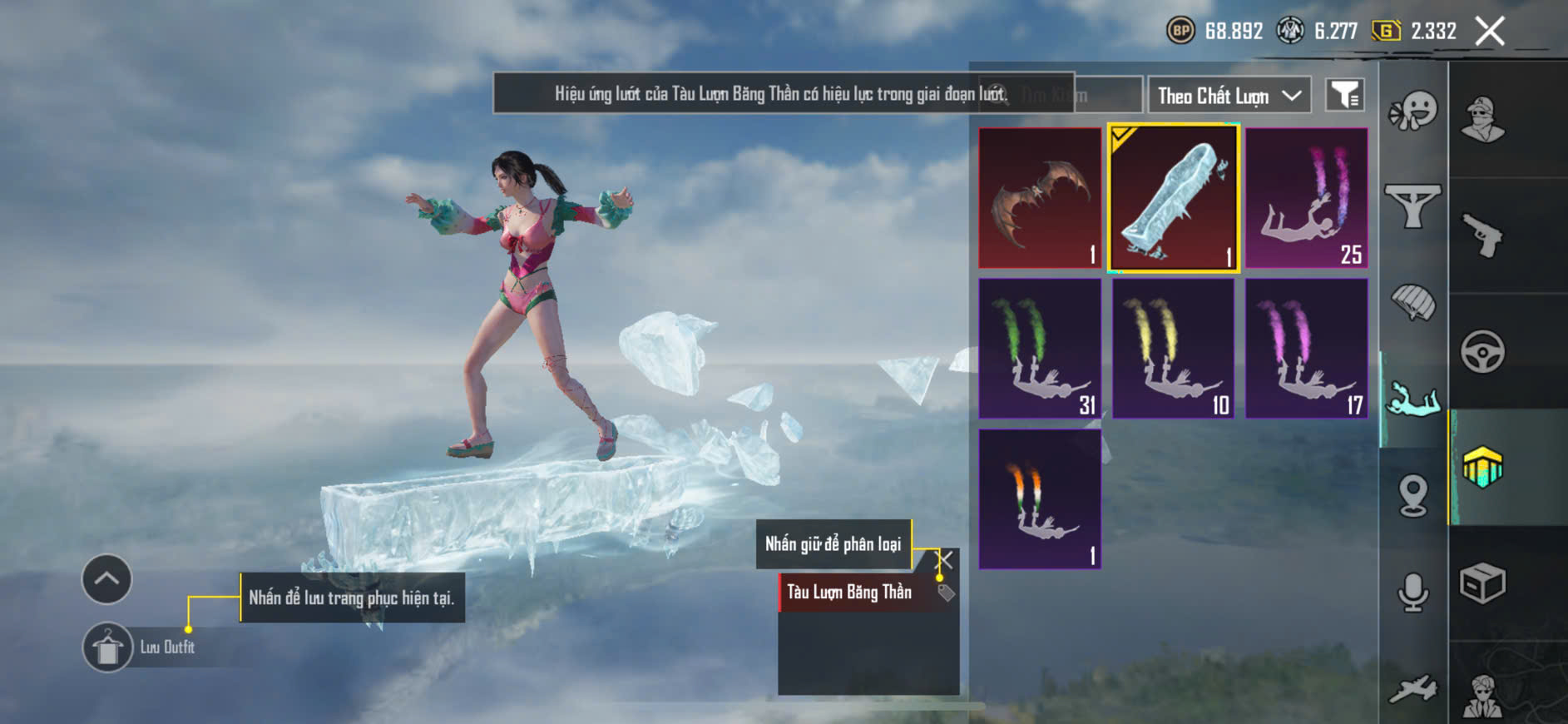This screenshot has width=1568, height=724.
Task: Choose the yellow smoke trail slot
Action: pyautogui.click(x=1173, y=348)
